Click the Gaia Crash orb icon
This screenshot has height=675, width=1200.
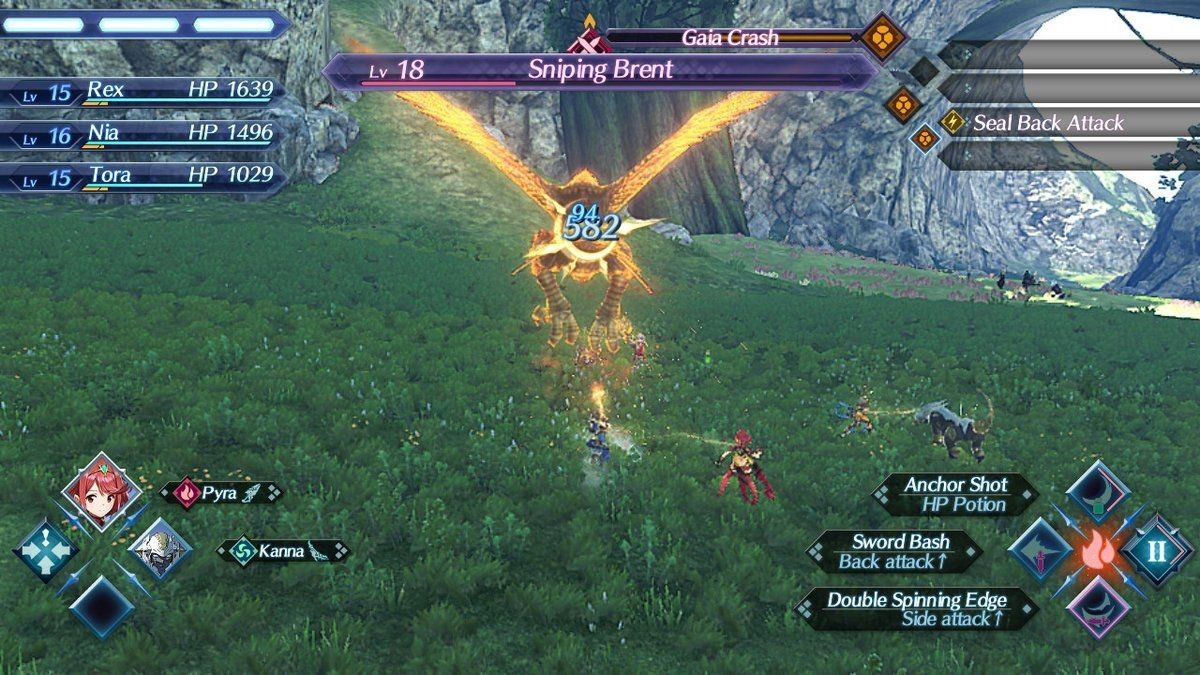[x=884, y=38]
